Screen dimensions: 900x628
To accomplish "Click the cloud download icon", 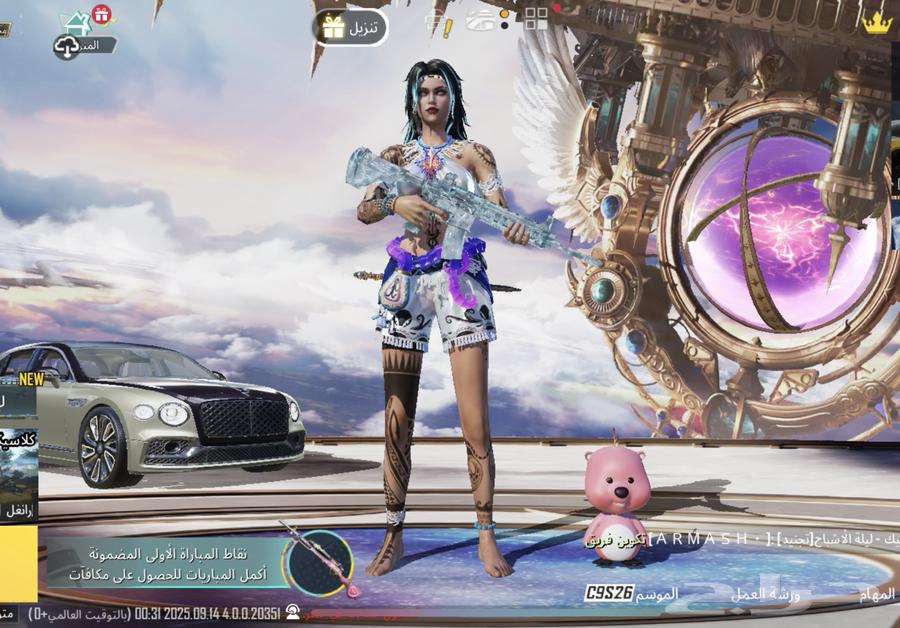I will tap(67, 47).
